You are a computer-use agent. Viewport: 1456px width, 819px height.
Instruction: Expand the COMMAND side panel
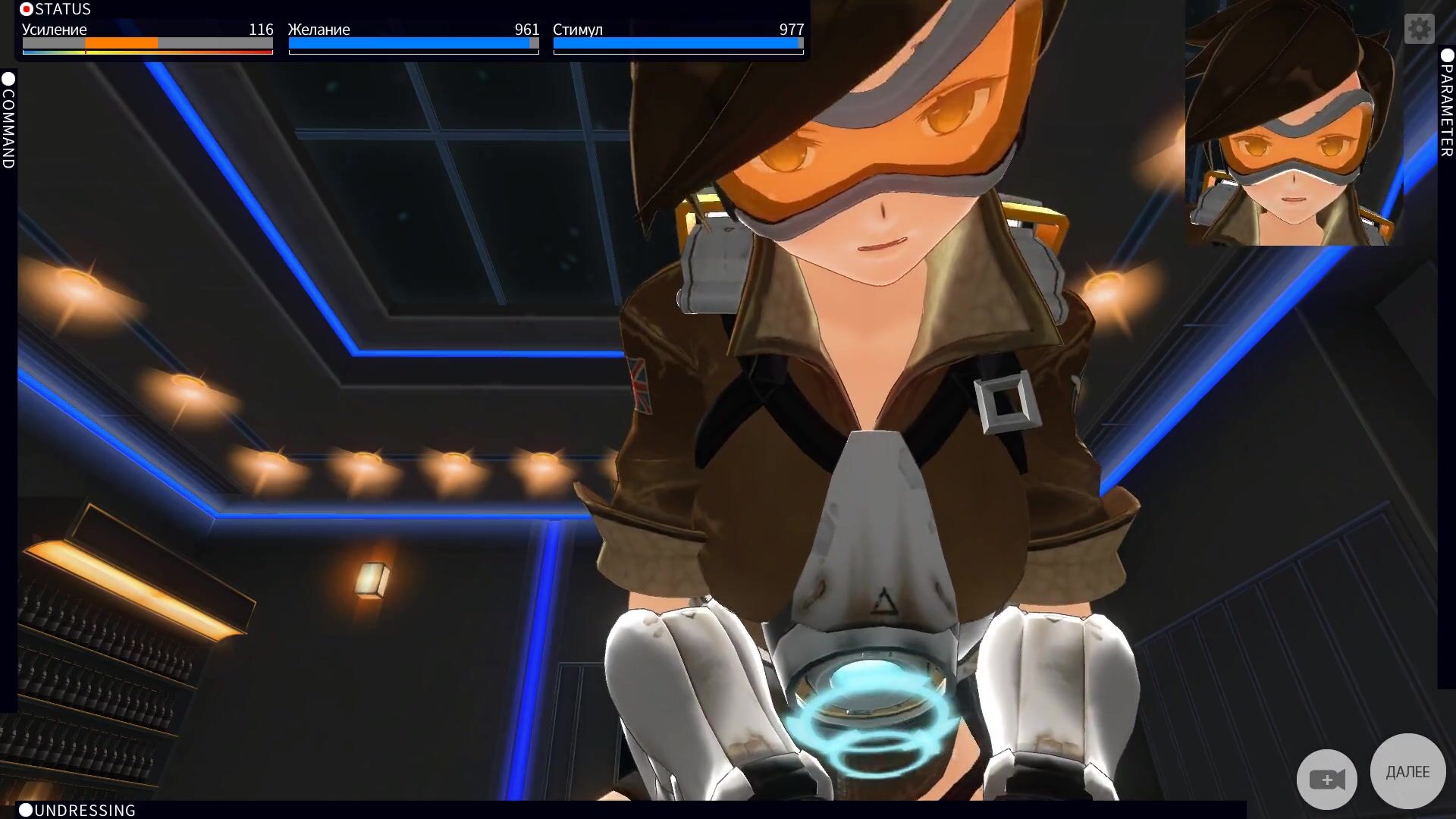pyautogui.click(x=8, y=120)
